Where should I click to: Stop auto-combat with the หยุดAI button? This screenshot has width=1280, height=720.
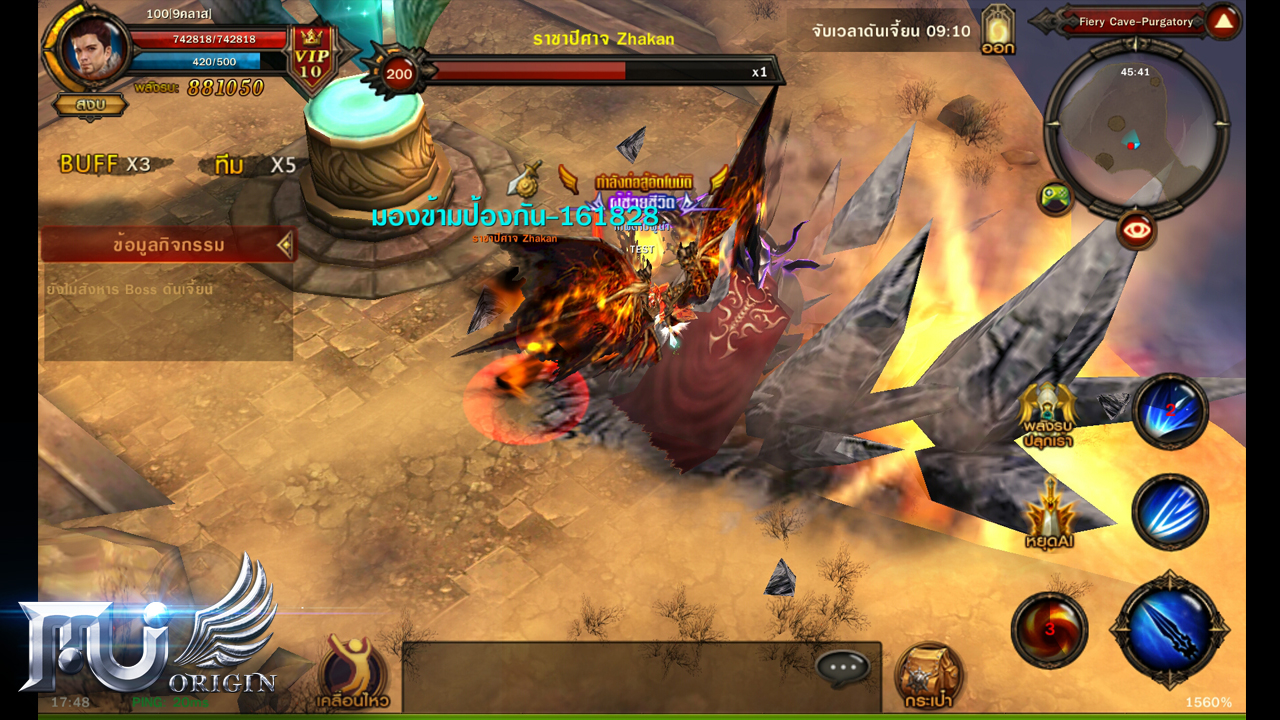click(x=1049, y=508)
